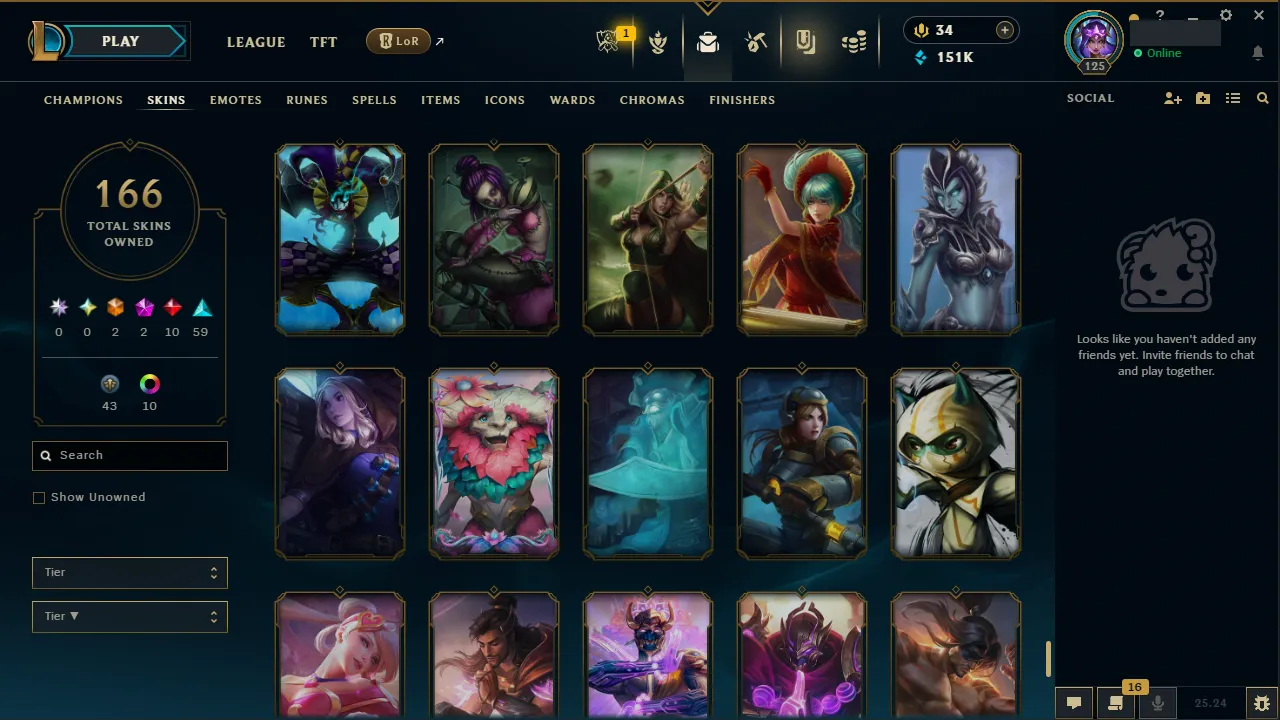Open the Tier descending sort dropdown
1280x720 pixels.
click(x=129, y=616)
